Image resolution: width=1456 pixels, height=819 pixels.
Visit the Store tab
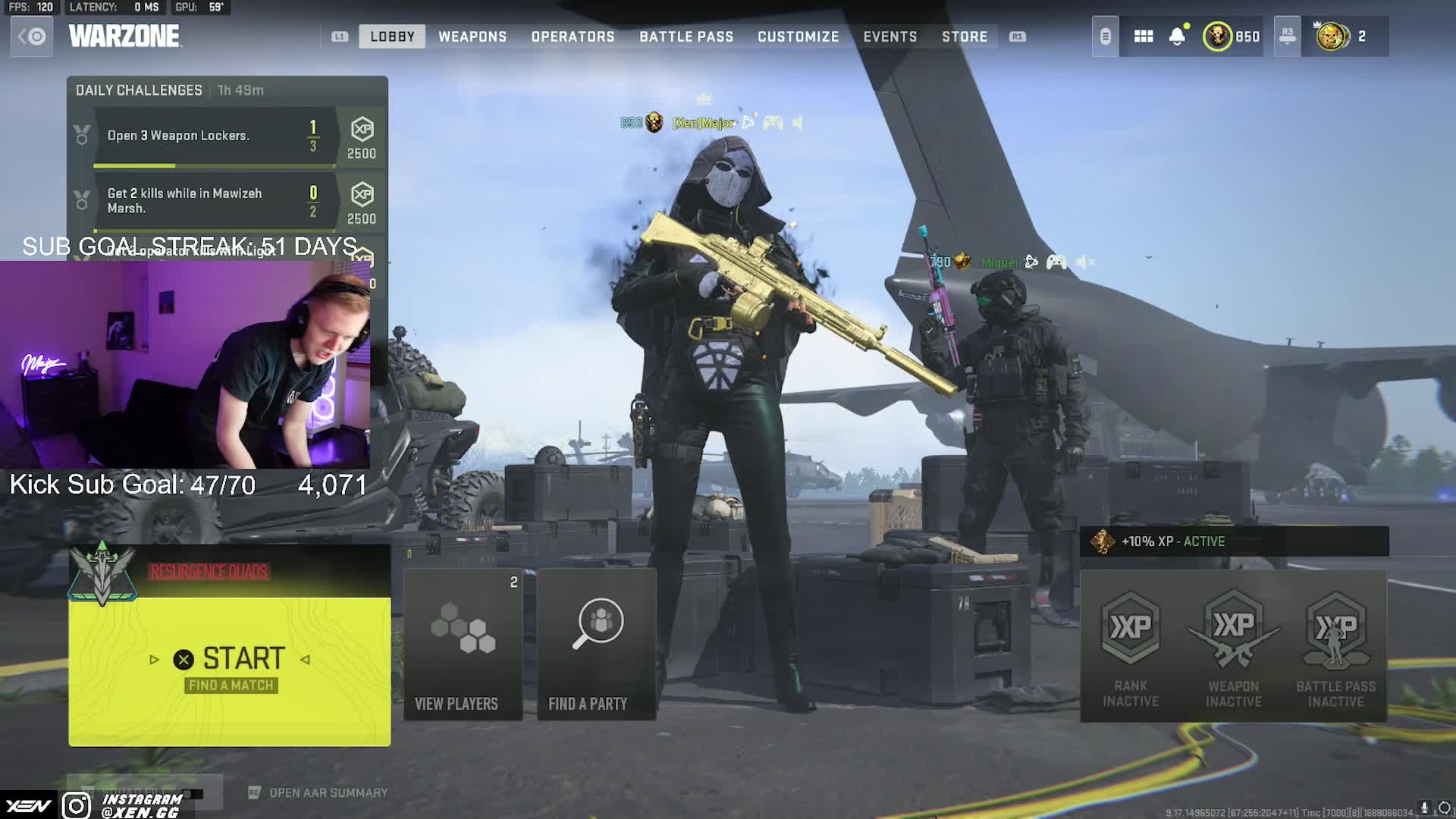click(x=964, y=36)
